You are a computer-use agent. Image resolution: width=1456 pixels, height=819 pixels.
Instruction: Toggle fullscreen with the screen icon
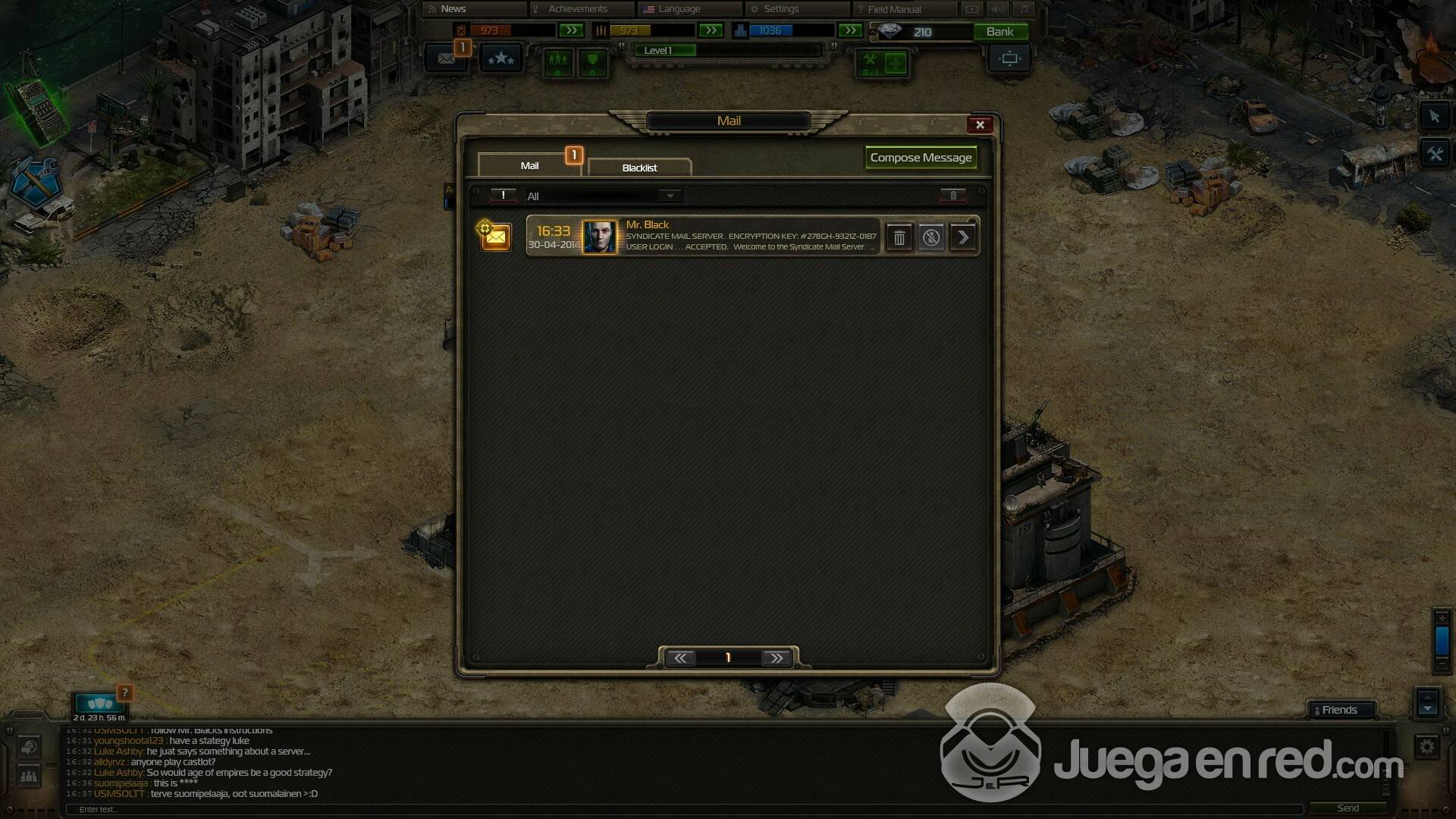click(x=1009, y=58)
